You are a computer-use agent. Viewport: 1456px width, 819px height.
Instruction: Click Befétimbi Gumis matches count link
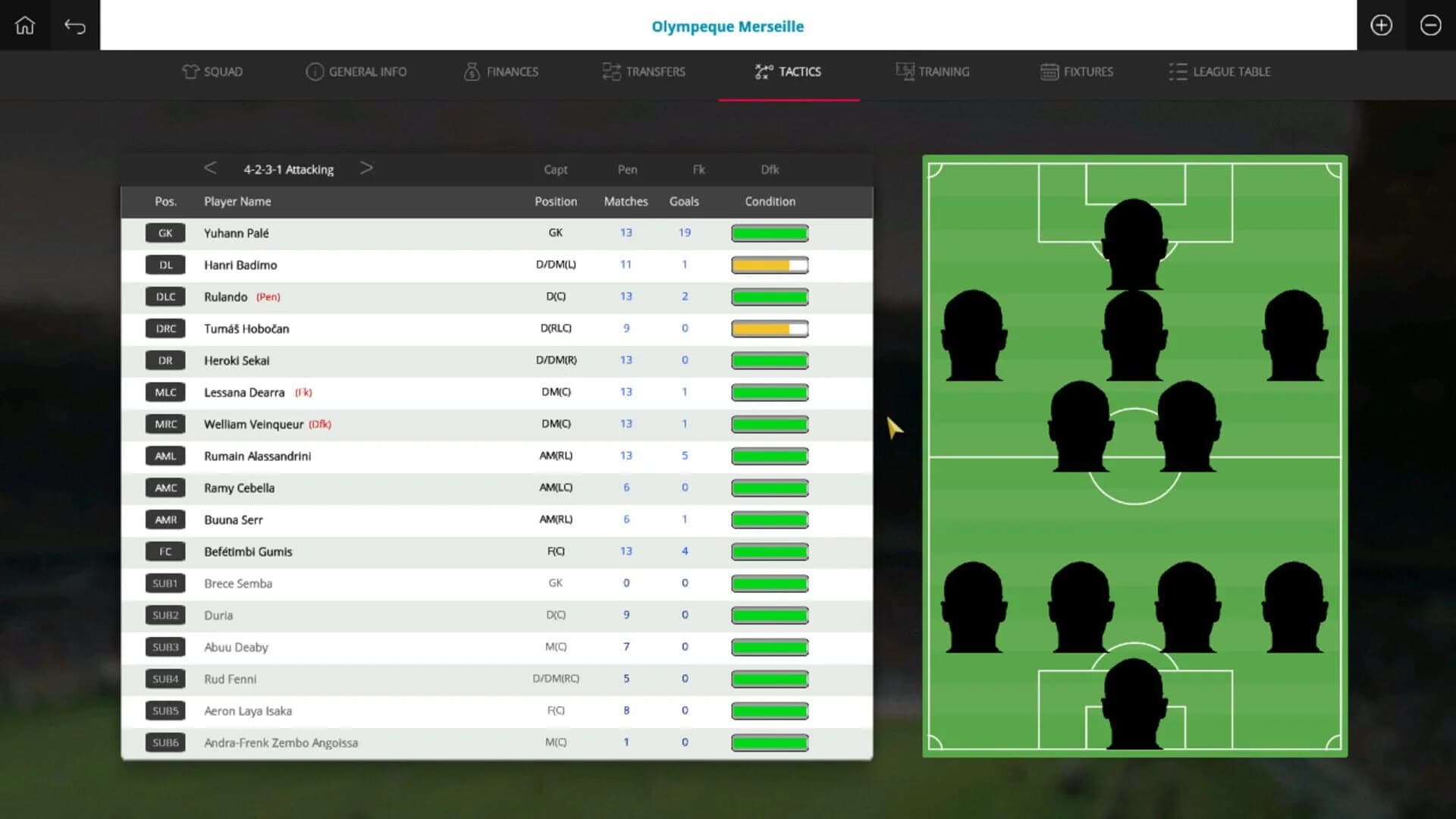coord(626,551)
